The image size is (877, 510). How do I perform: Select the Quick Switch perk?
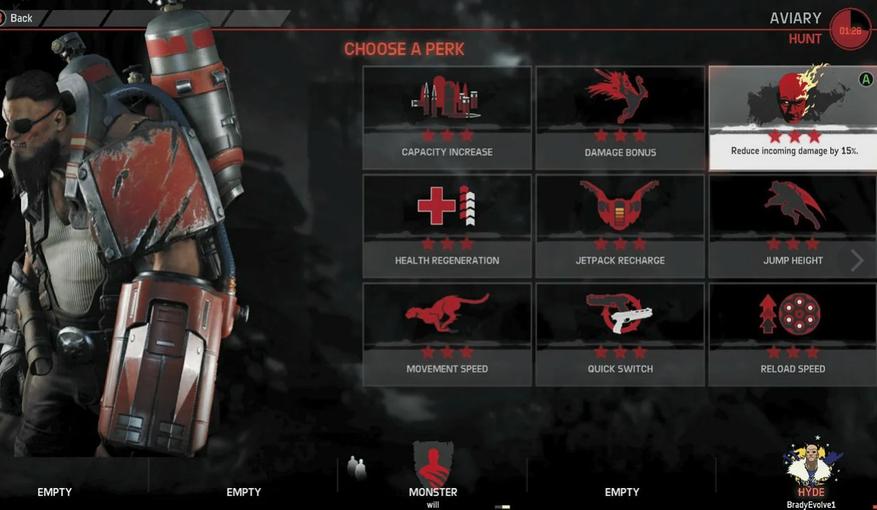tap(620, 335)
